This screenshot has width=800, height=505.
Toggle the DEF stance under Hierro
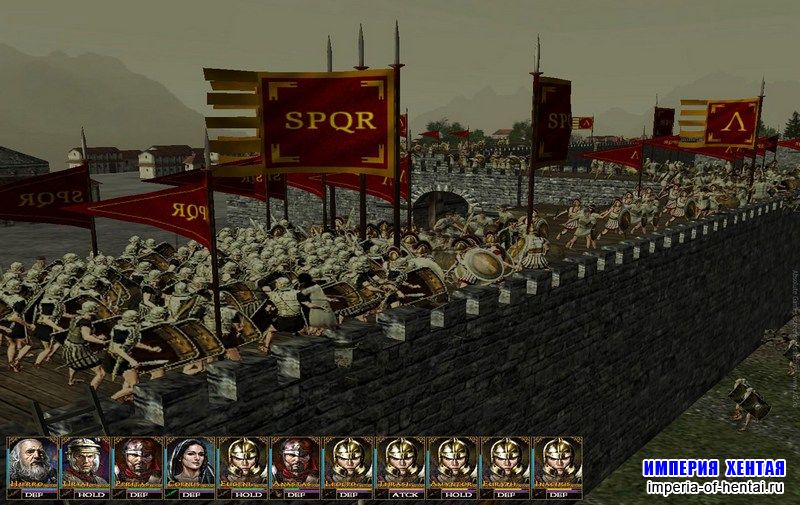pos(33,494)
